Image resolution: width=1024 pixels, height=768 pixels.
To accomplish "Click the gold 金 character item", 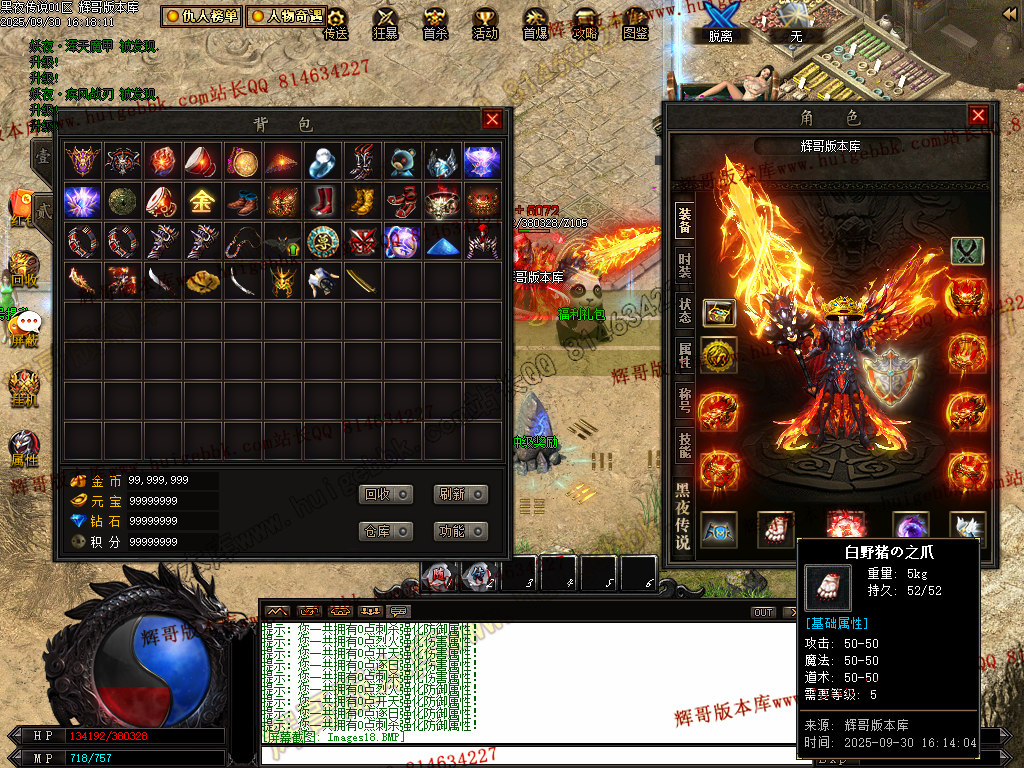I will [201, 201].
